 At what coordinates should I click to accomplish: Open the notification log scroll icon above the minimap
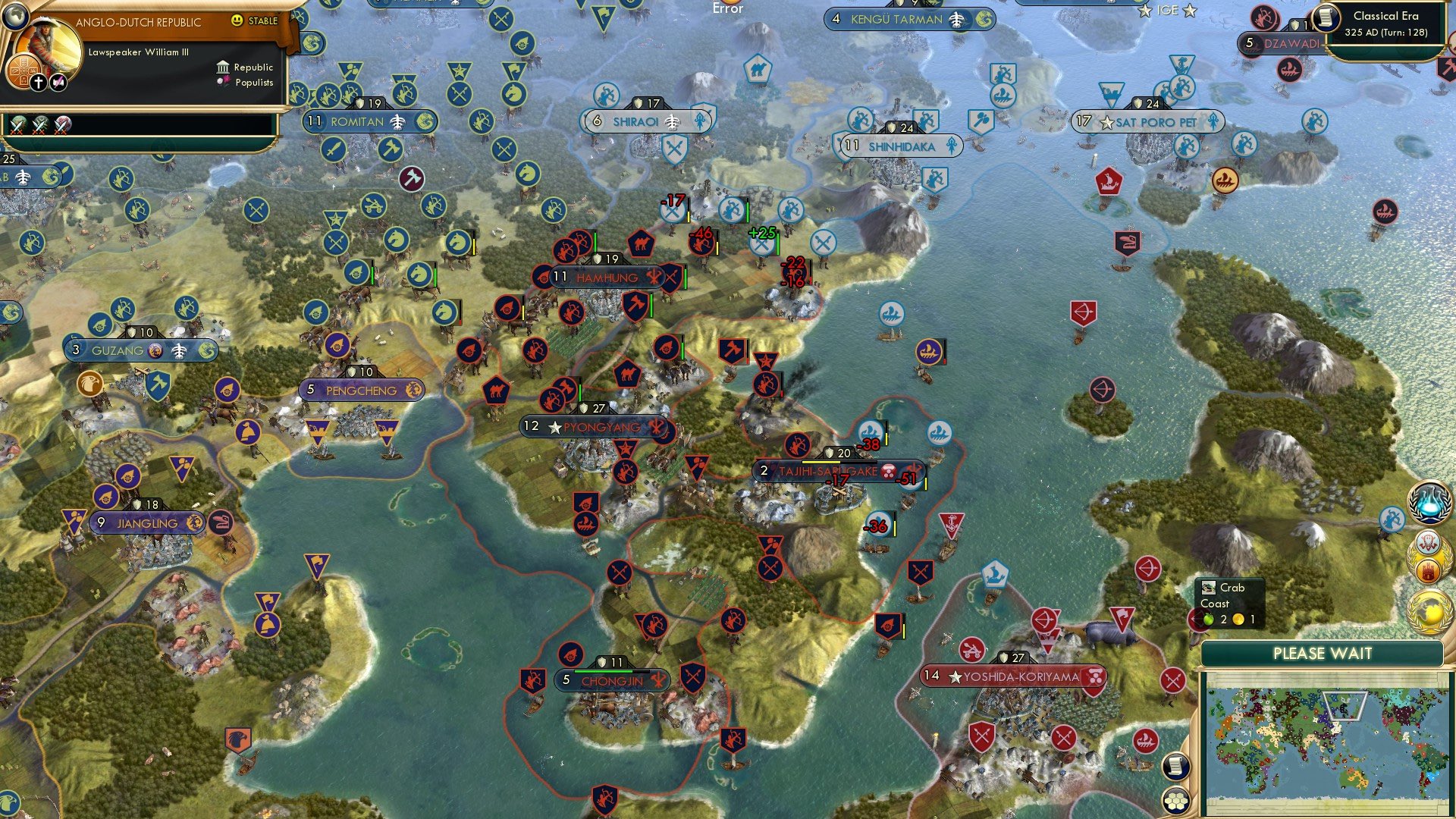click(1175, 767)
